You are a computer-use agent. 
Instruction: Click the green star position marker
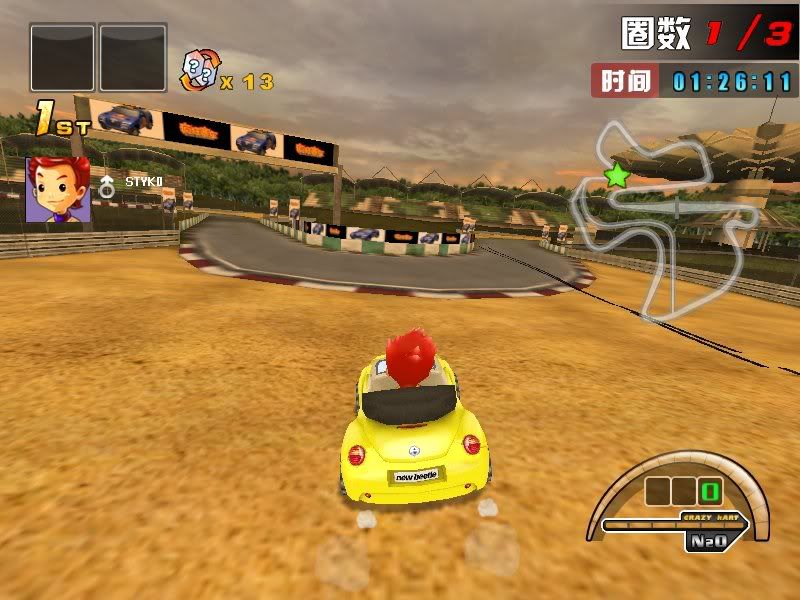tap(617, 177)
